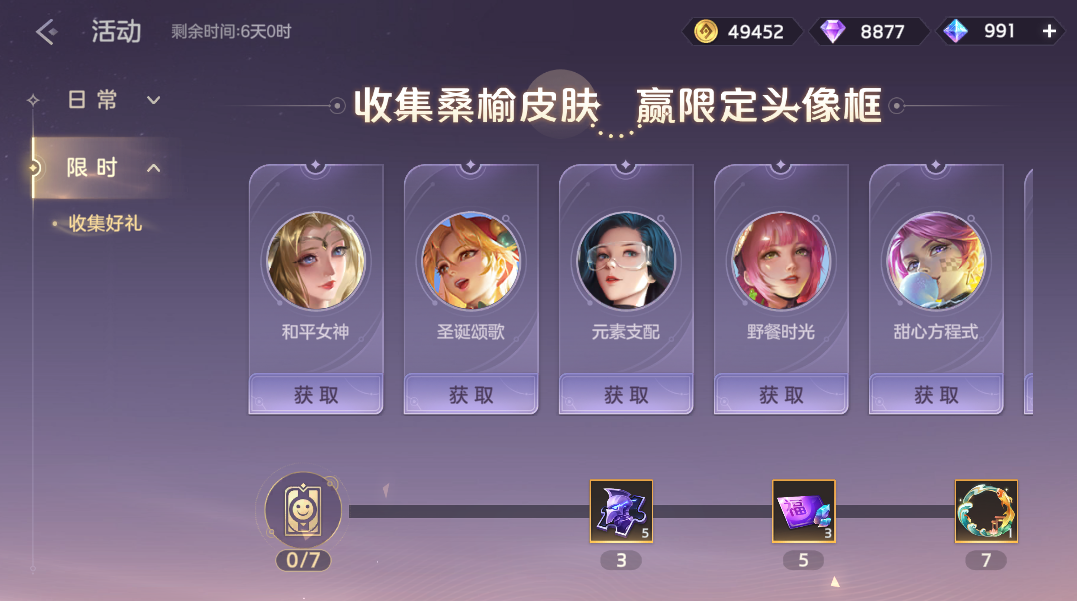The width and height of the screenshot is (1077, 601).
Task: View the 元素支配 skin portrait
Action: tap(626, 260)
